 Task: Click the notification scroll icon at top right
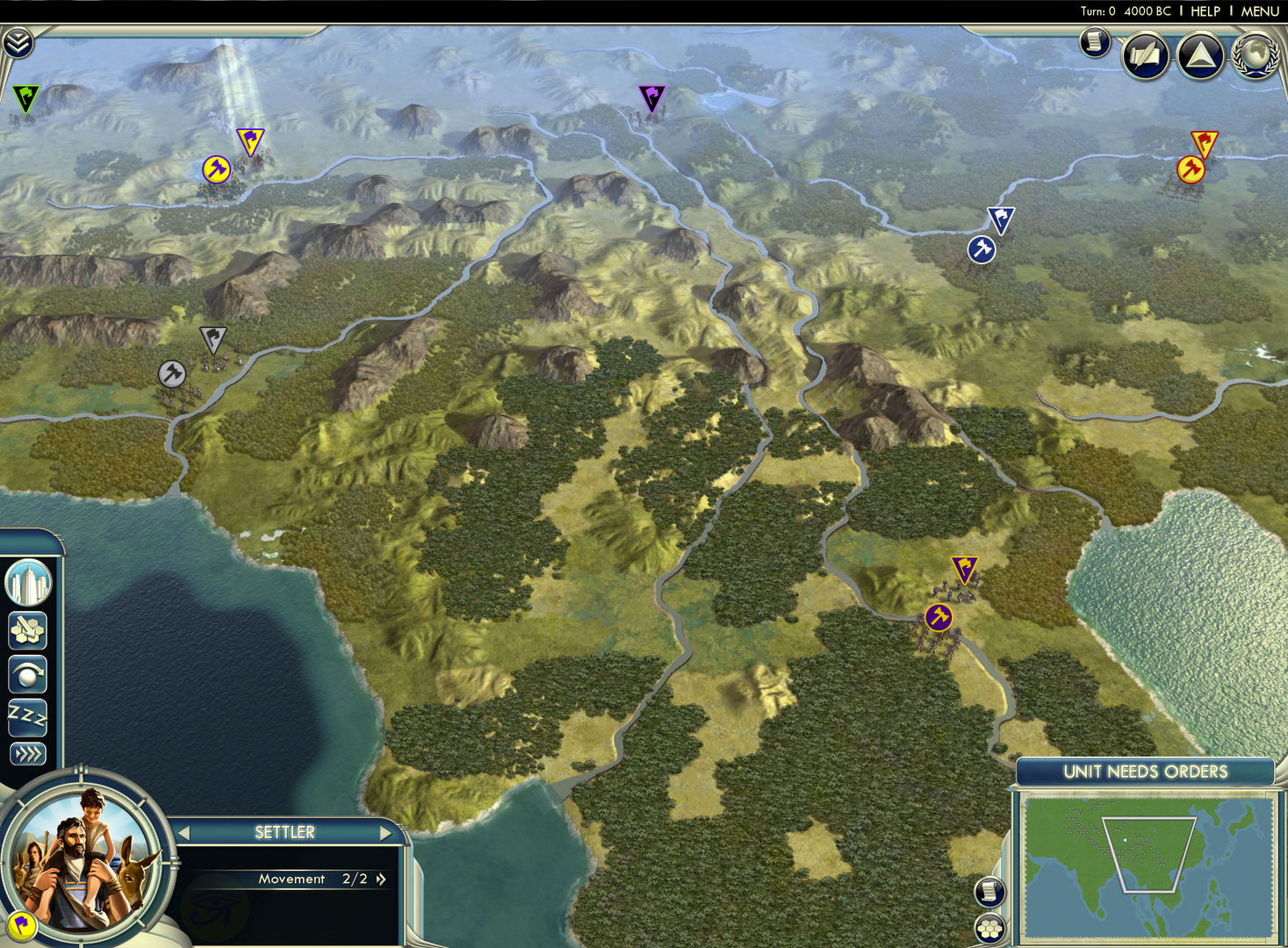pyautogui.click(x=1093, y=42)
